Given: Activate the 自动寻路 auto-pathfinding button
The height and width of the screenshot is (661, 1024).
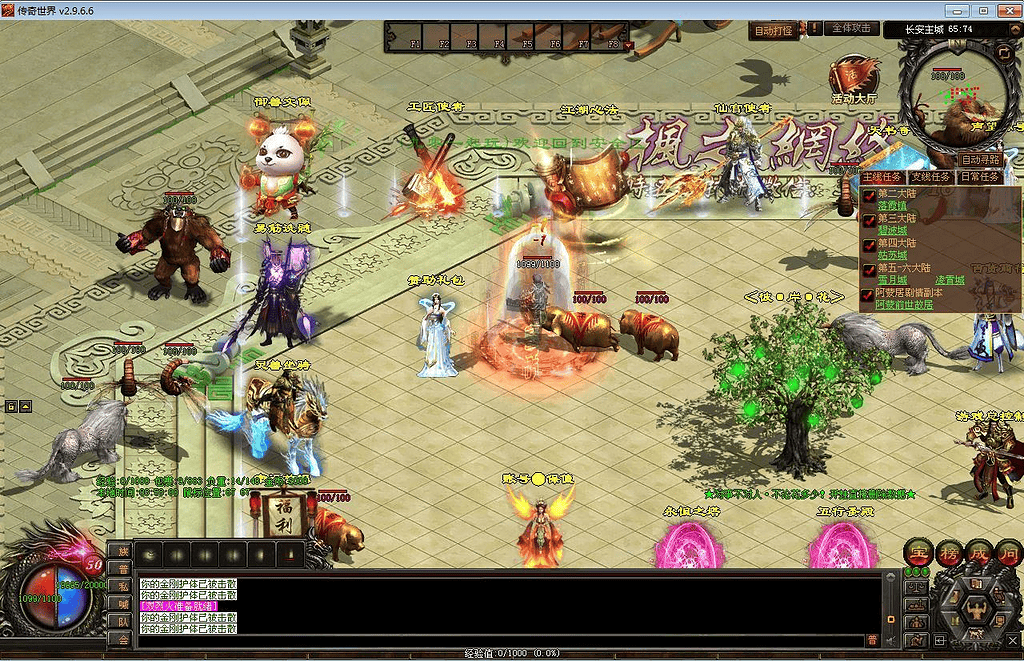Looking at the screenshot, I should (980, 159).
